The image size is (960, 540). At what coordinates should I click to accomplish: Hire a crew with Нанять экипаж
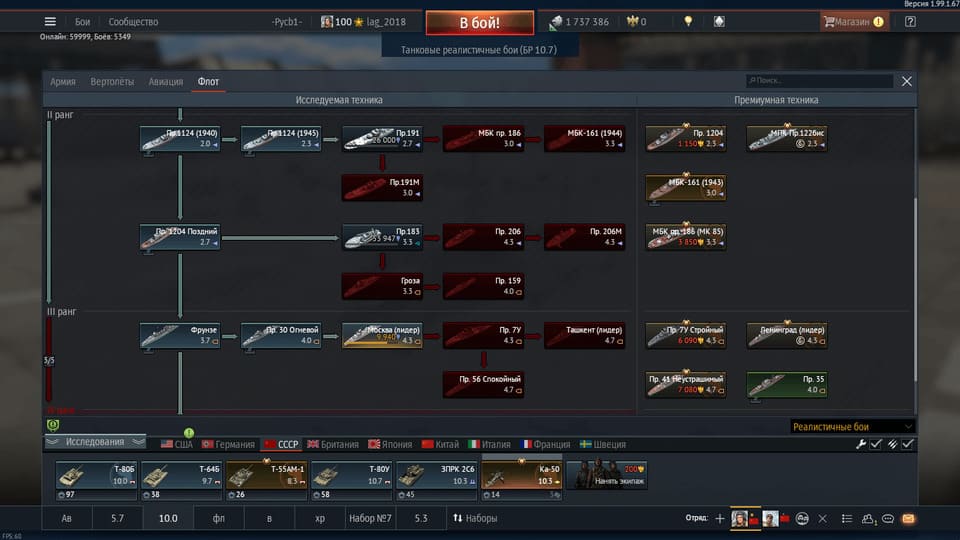pyautogui.click(x=606, y=479)
